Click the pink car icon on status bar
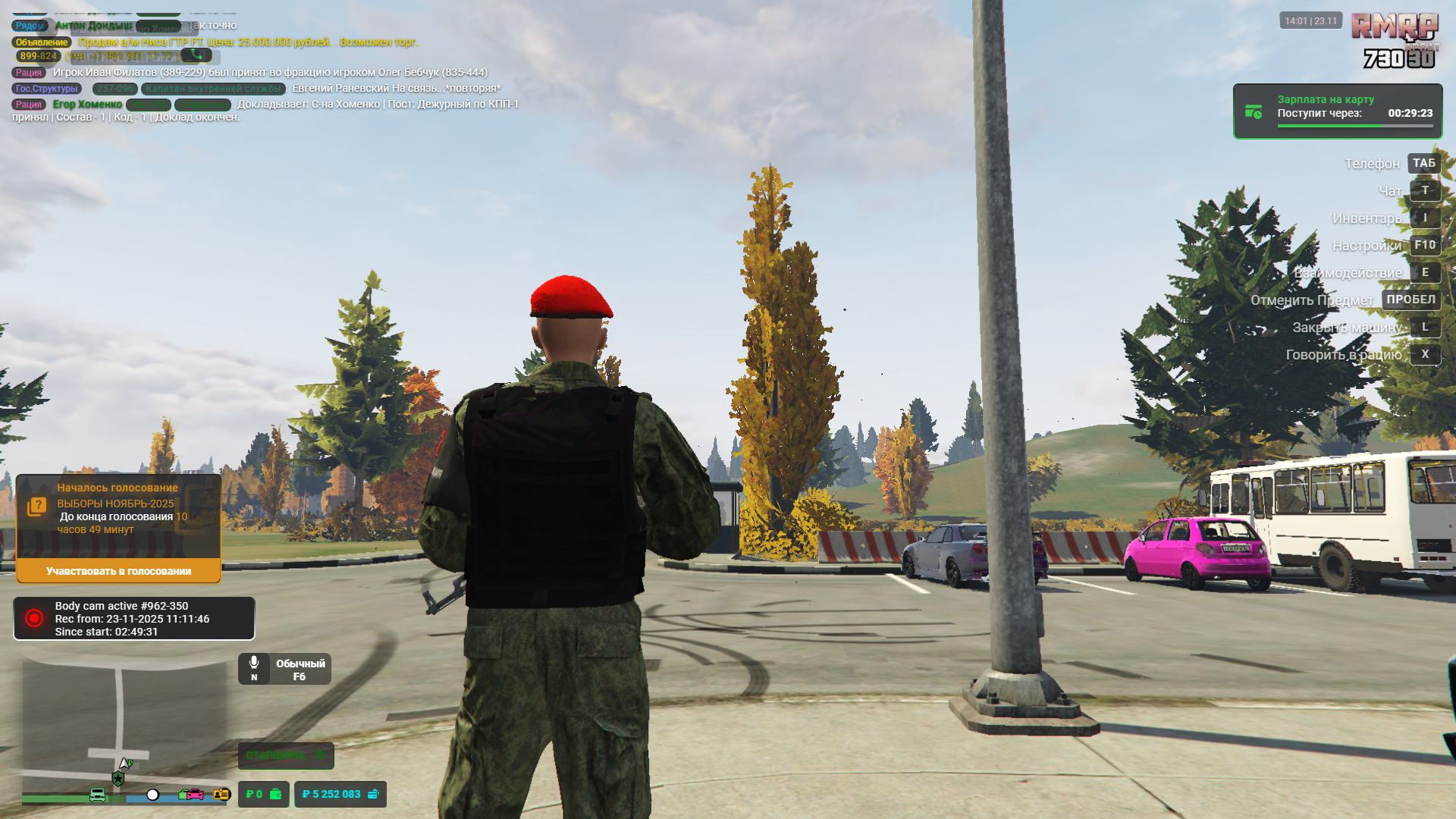The width and height of the screenshot is (1456, 819). click(x=195, y=795)
